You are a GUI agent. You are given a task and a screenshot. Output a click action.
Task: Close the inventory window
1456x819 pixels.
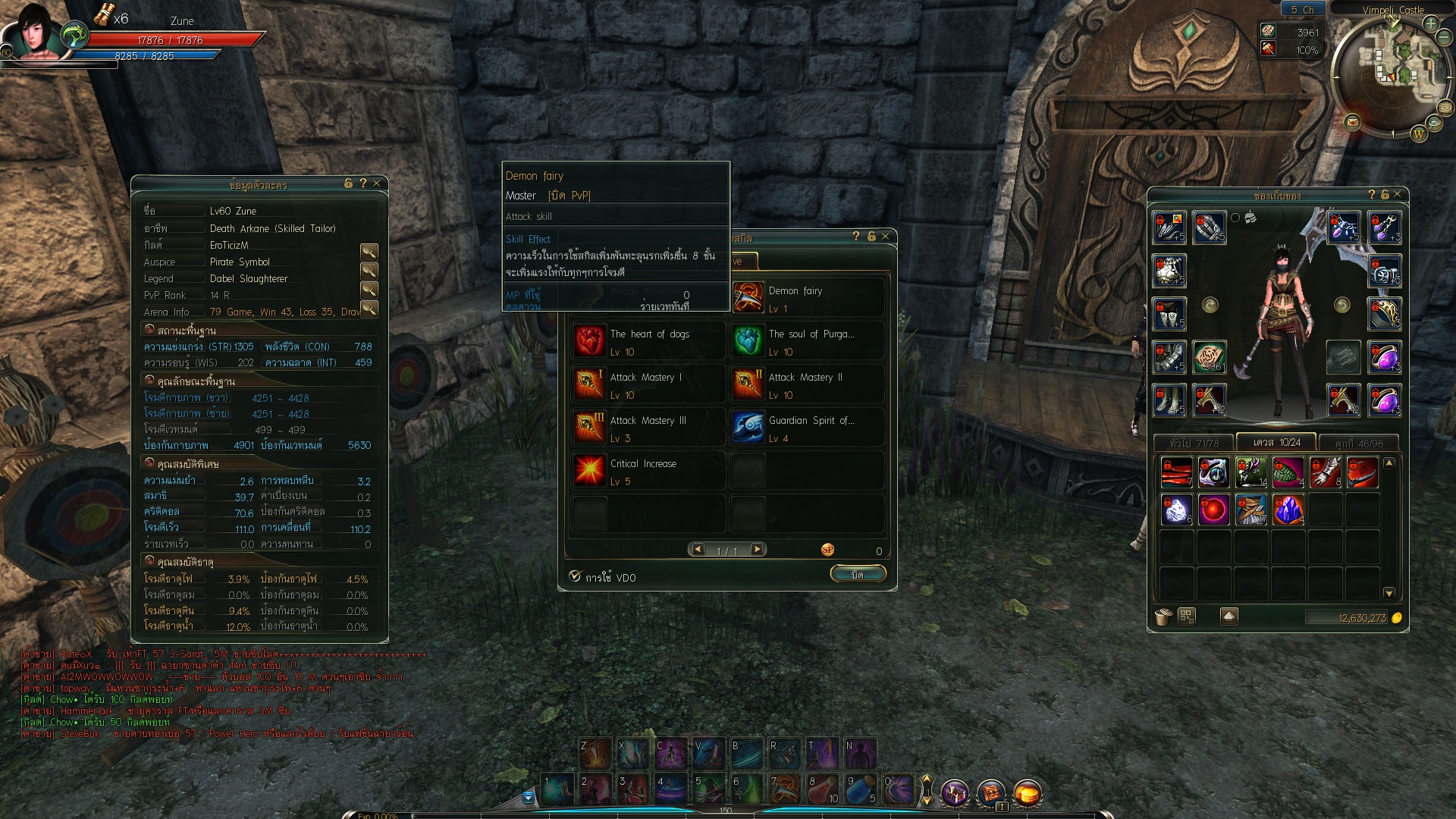coord(1397,195)
